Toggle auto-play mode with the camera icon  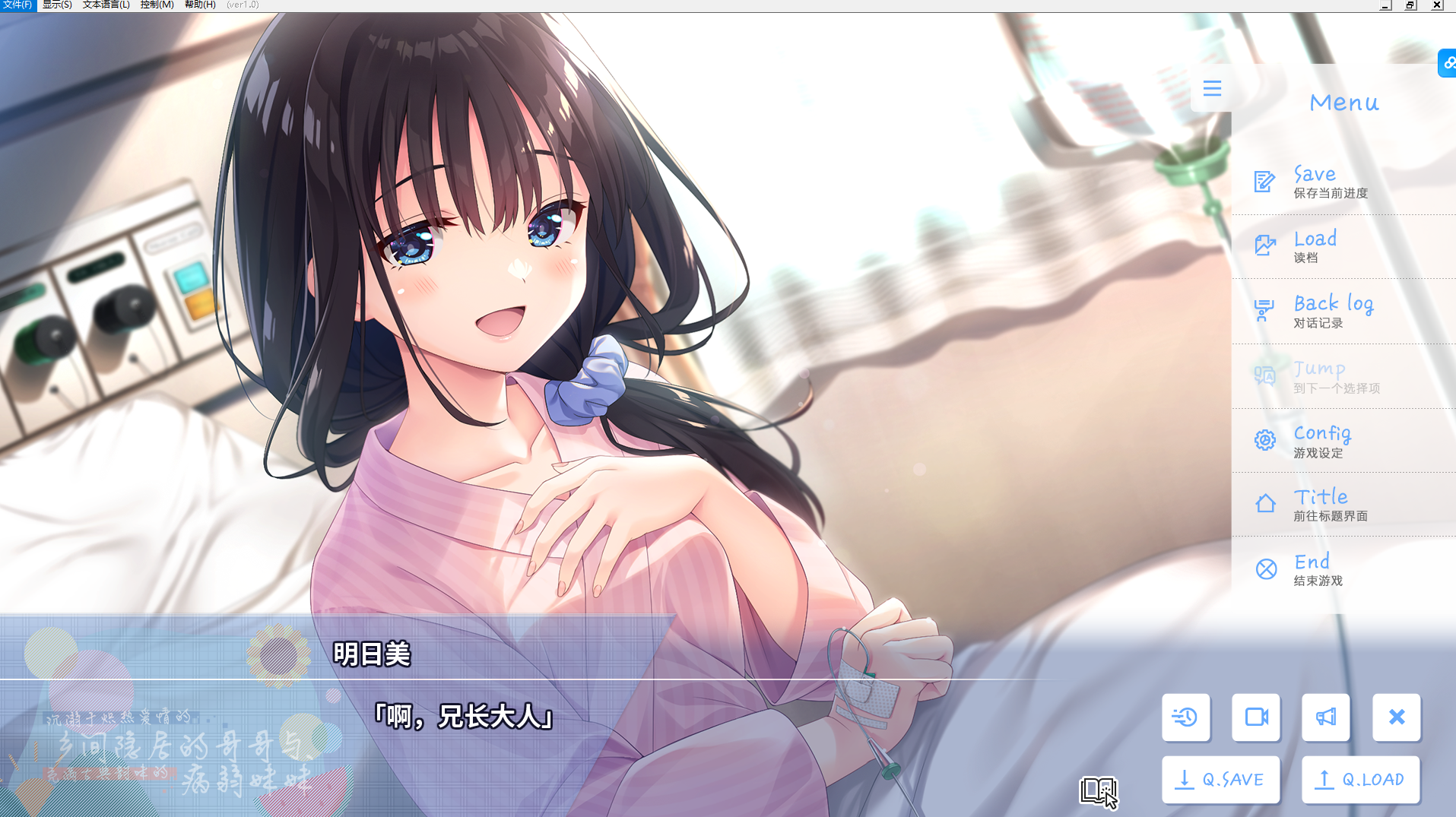tap(1255, 717)
